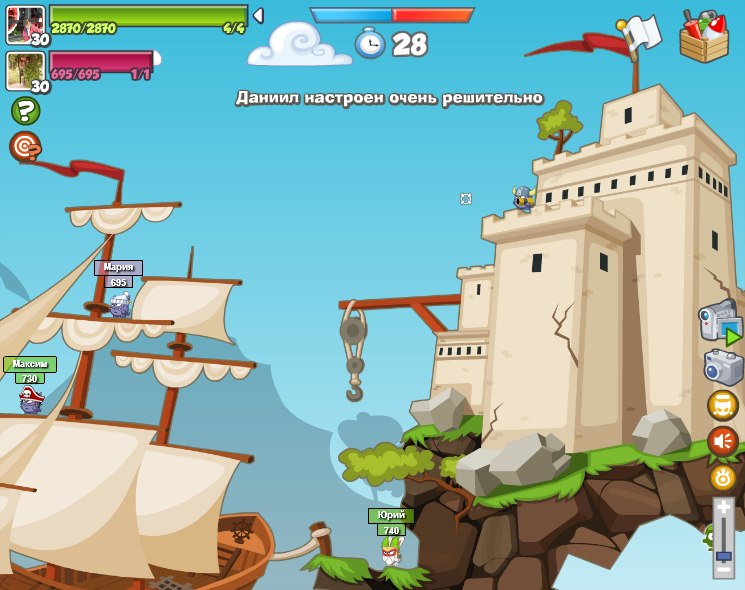Take a screenshot with the photo camera
745x590 pixels.
click(x=723, y=367)
